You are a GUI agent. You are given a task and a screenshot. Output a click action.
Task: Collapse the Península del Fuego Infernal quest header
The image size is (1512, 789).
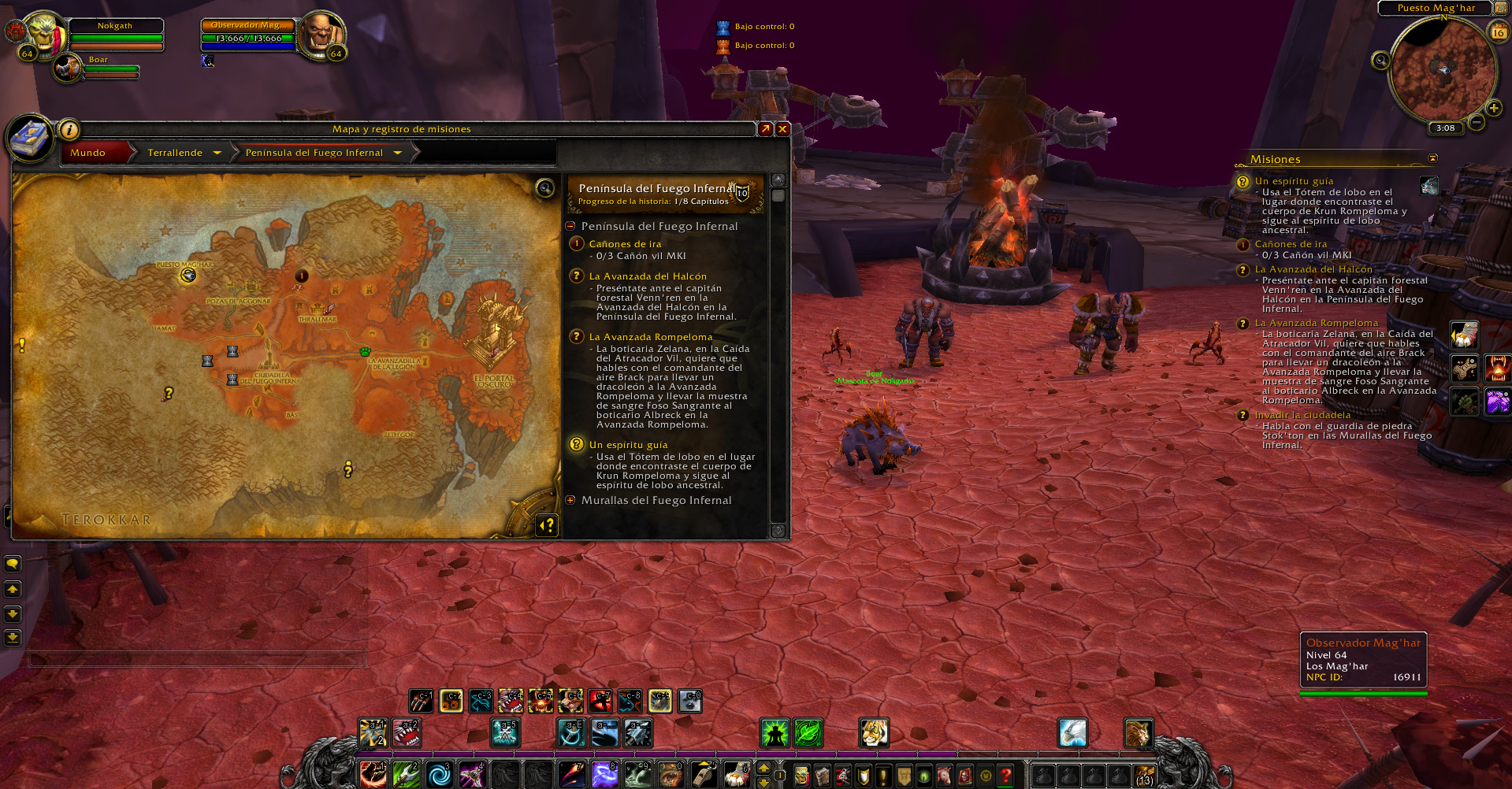pos(570,226)
